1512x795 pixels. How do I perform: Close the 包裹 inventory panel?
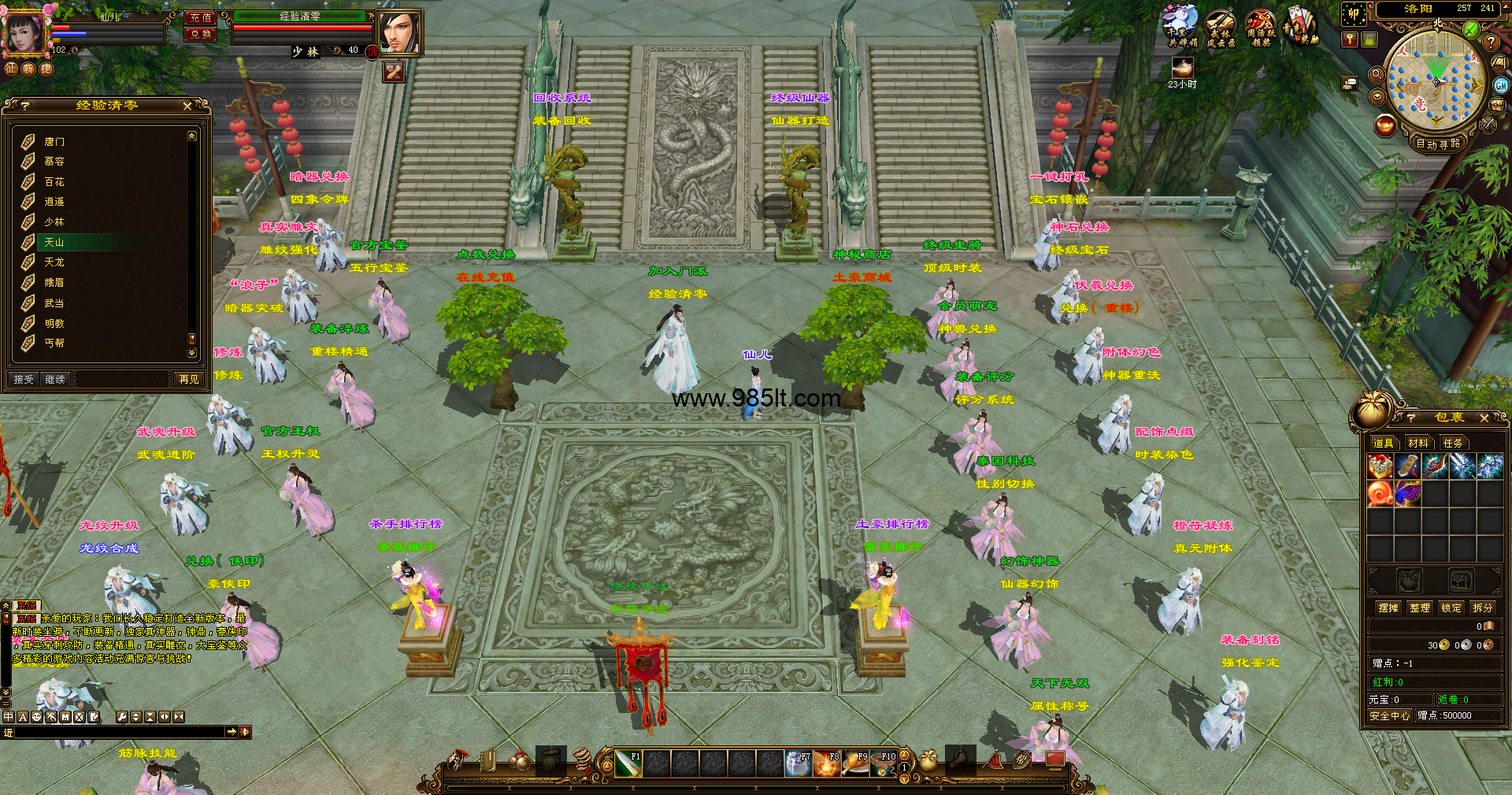click(x=1484, y=418)
